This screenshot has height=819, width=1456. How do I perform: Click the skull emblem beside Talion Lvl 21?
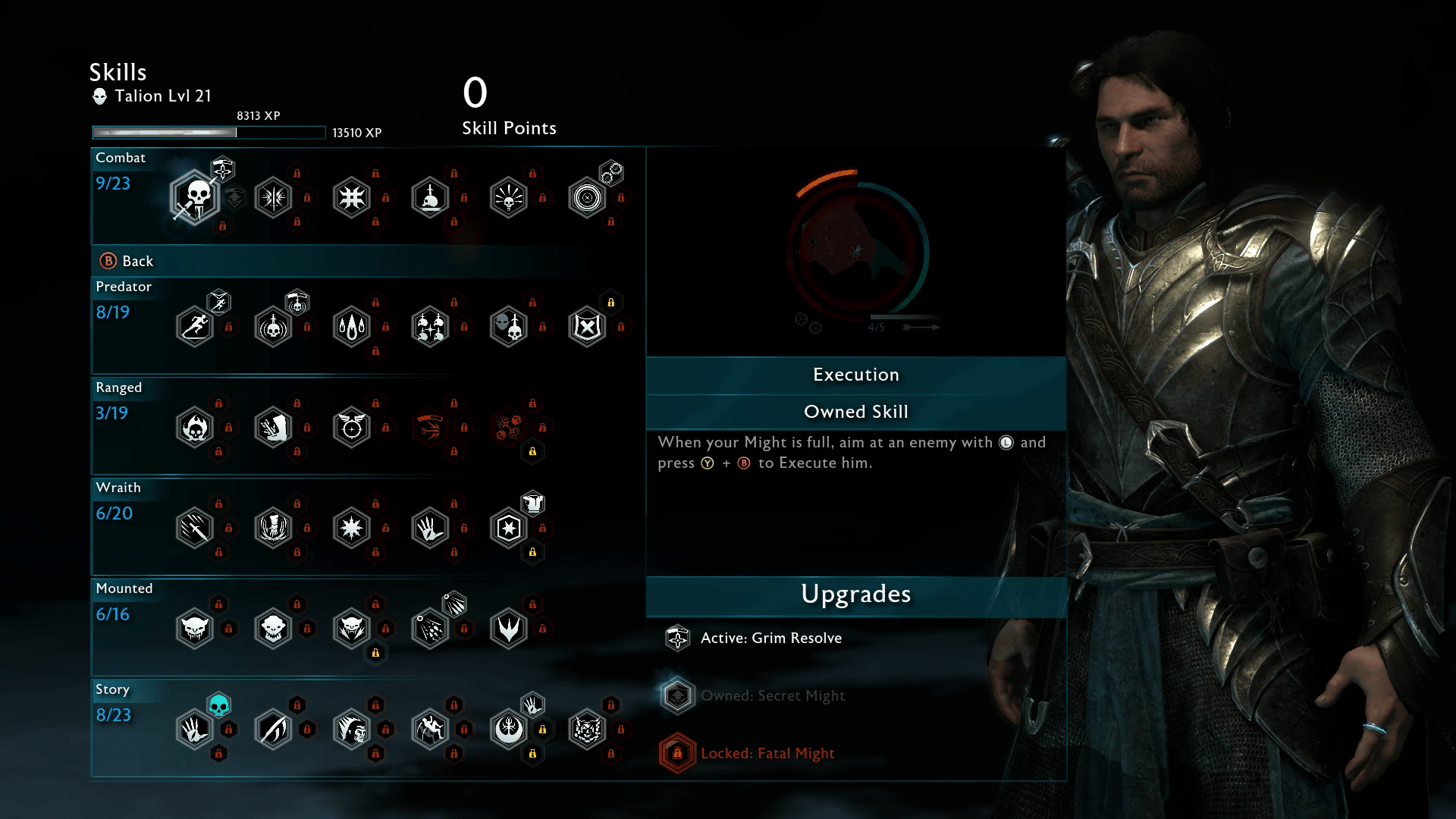coord(99,96)
